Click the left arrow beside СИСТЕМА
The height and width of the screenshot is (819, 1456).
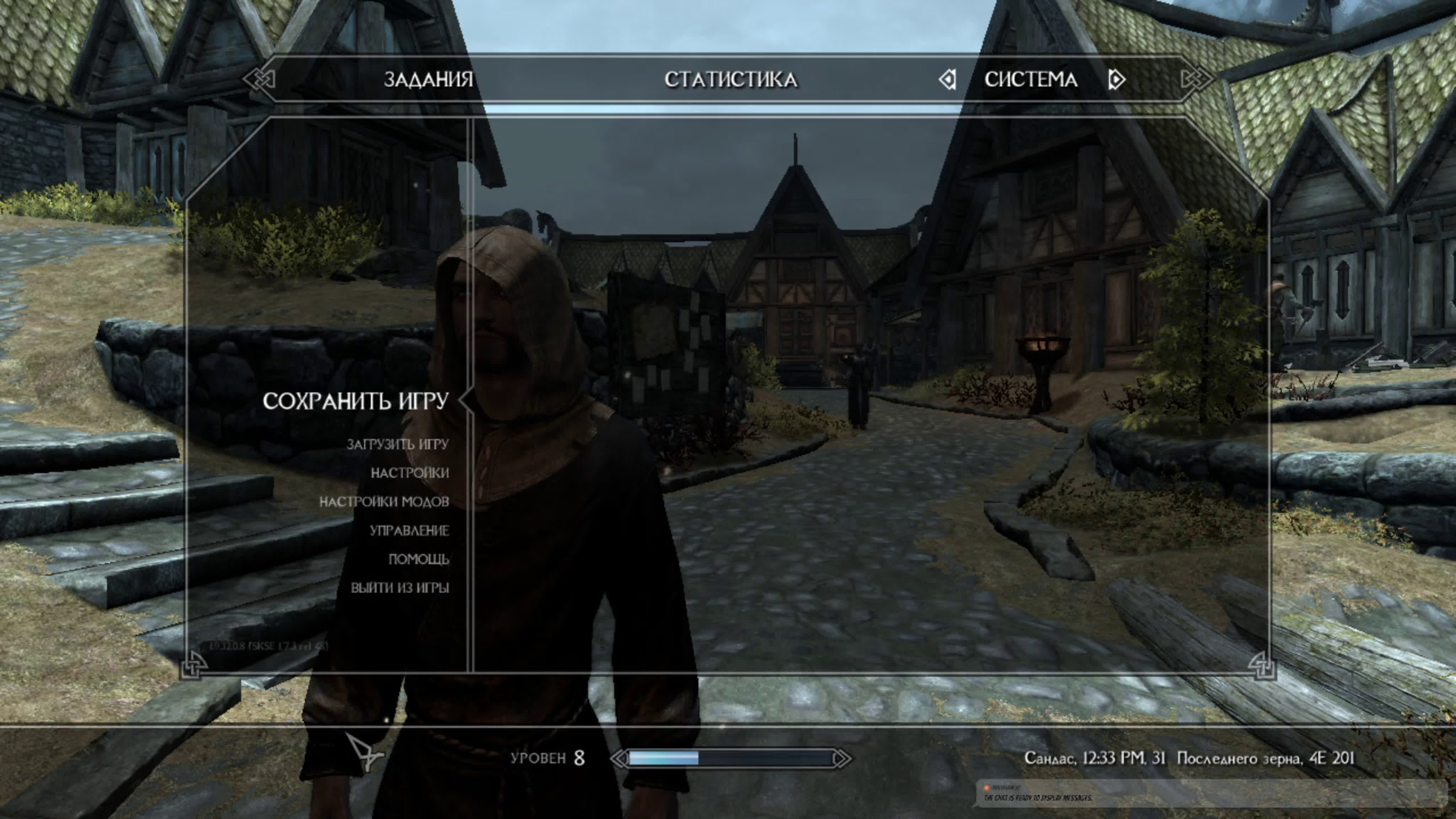(948, 80)
